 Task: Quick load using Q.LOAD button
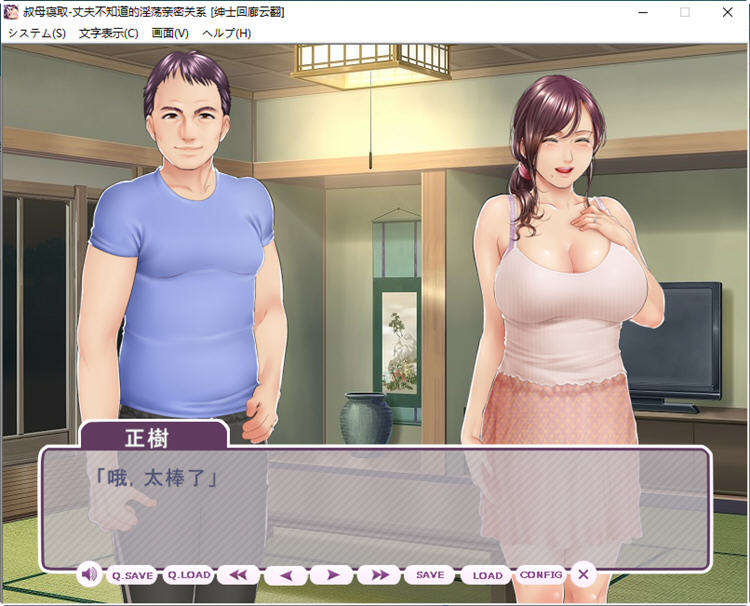coord(188,575)
